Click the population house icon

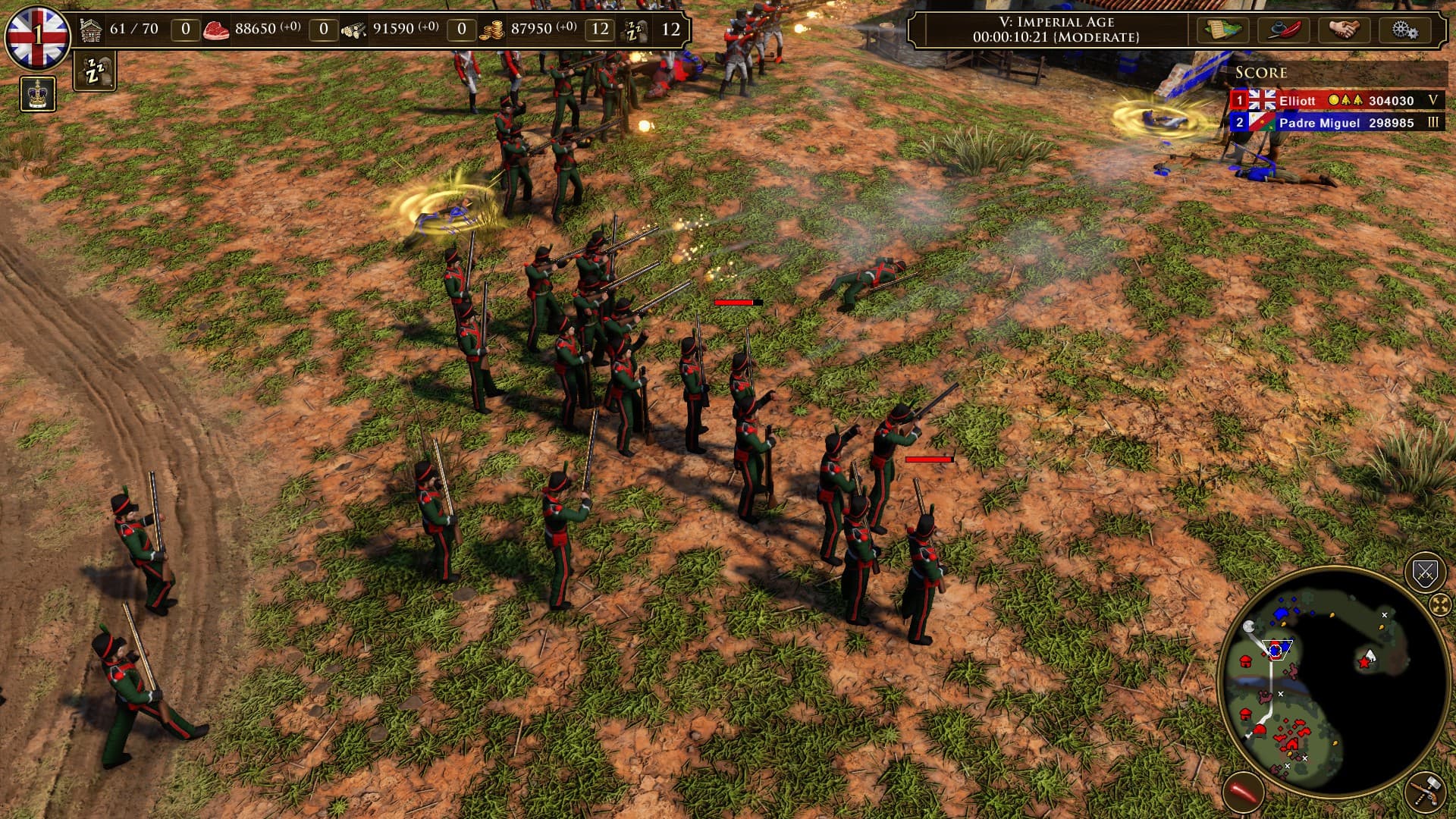91,30
